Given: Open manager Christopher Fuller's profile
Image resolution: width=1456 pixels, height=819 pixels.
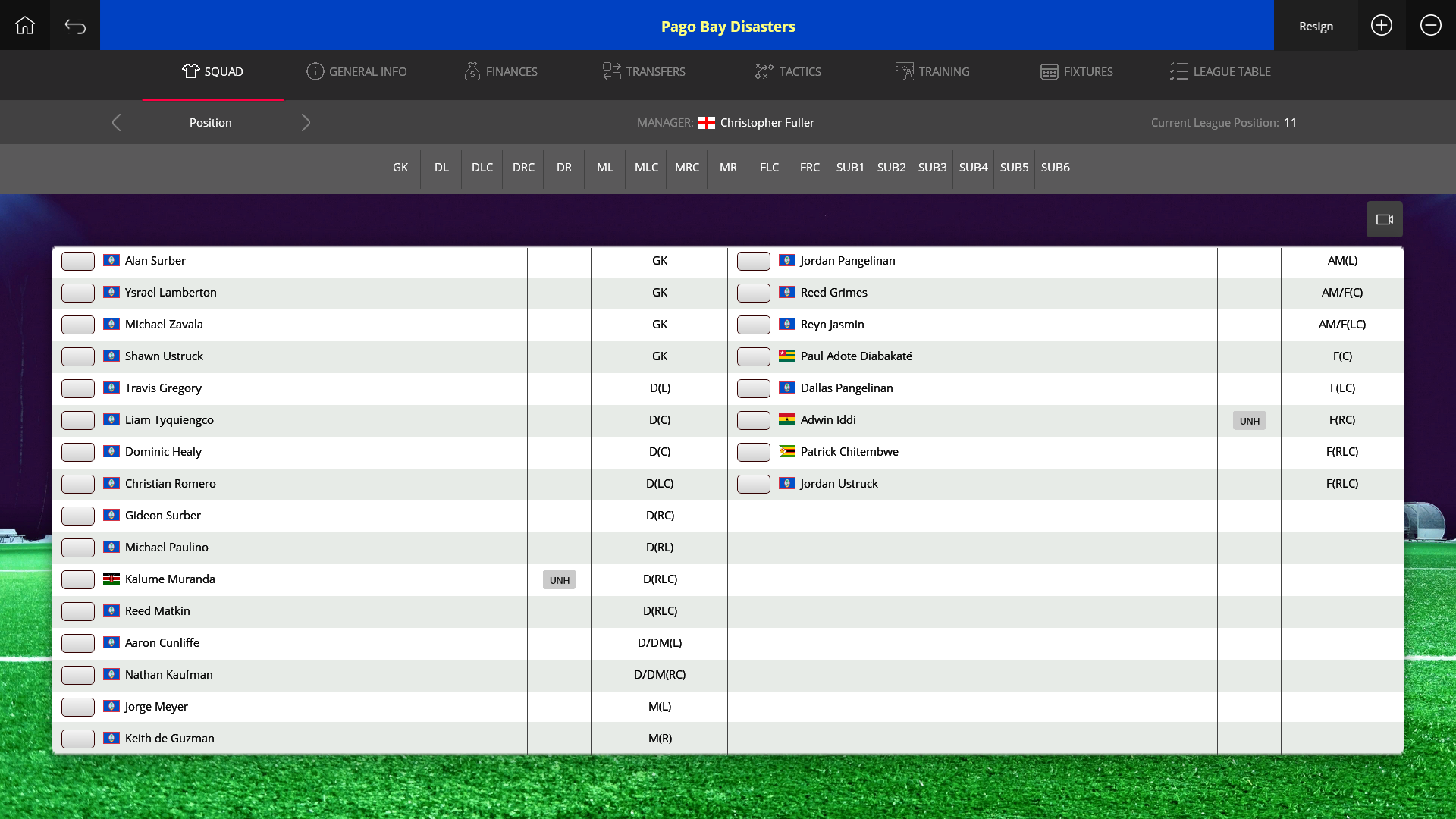Looking at the screenshot, I should pyautogui.click(x=767, y=123).
